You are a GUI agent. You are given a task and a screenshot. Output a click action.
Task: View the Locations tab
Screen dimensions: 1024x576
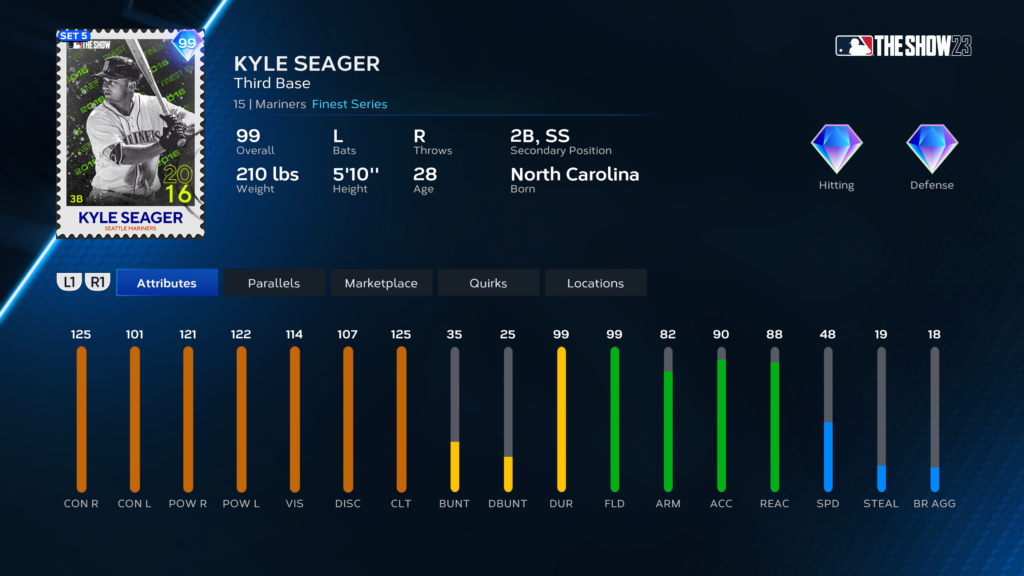pos(595,283)
